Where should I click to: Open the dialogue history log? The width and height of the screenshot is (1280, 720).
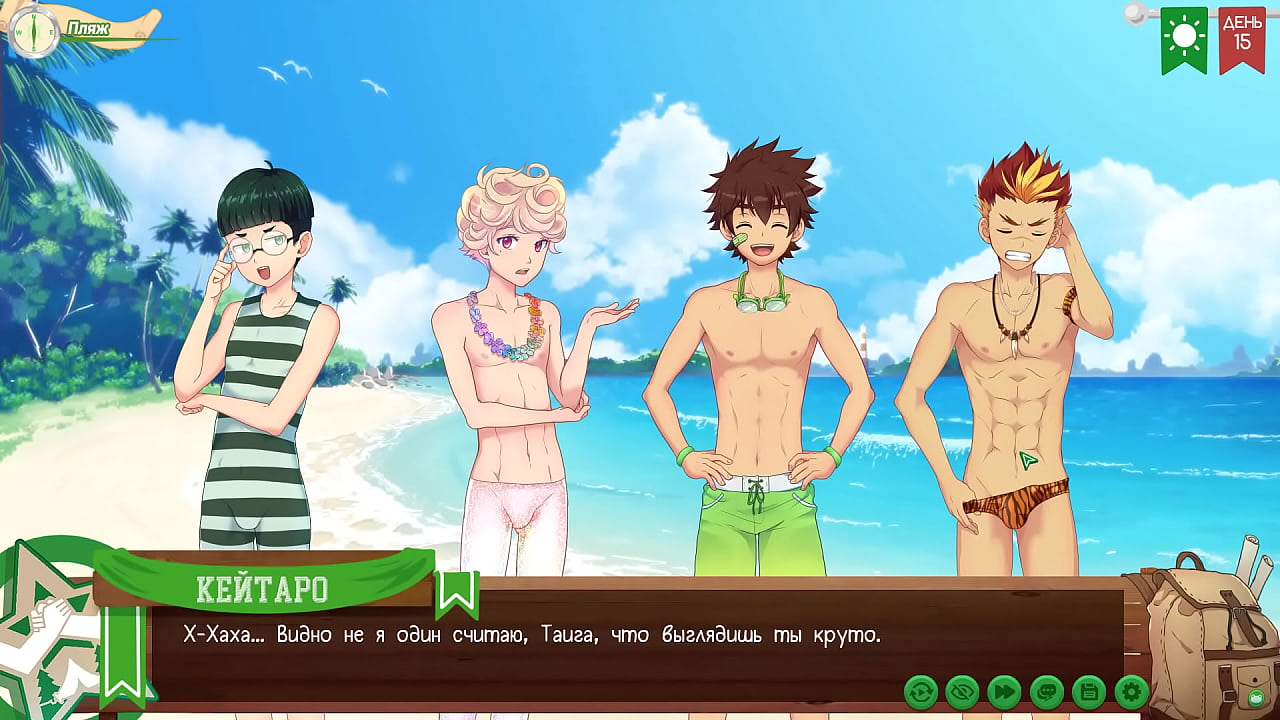1046,691
